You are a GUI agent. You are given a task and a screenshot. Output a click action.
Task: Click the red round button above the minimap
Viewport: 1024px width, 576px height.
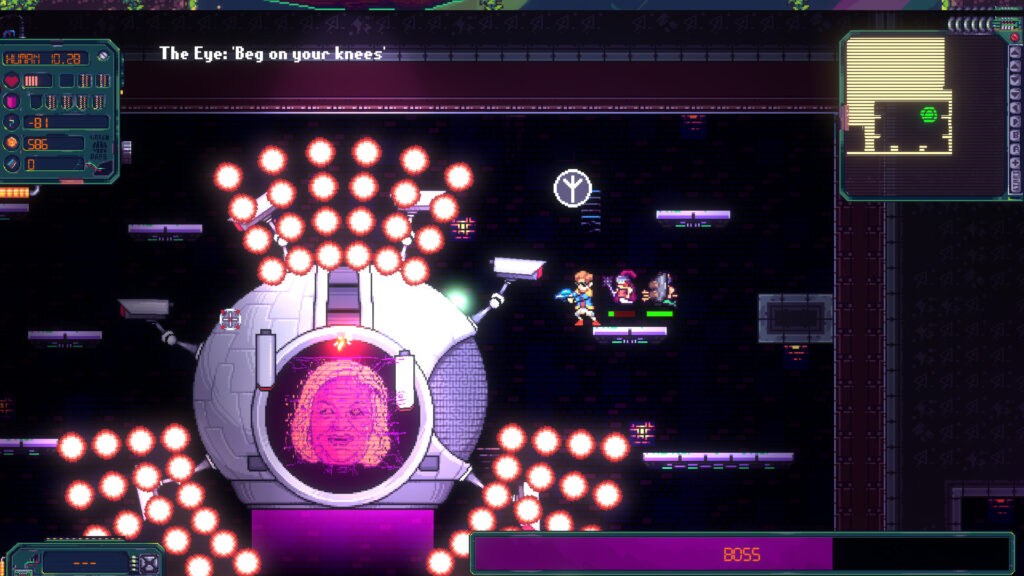pos(1014,36)
